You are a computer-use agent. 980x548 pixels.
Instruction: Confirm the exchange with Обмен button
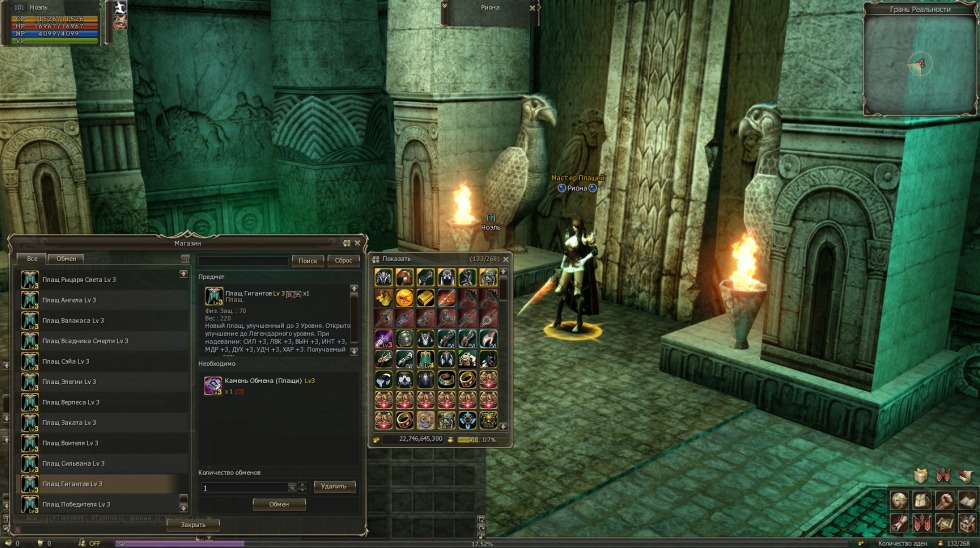278,504
